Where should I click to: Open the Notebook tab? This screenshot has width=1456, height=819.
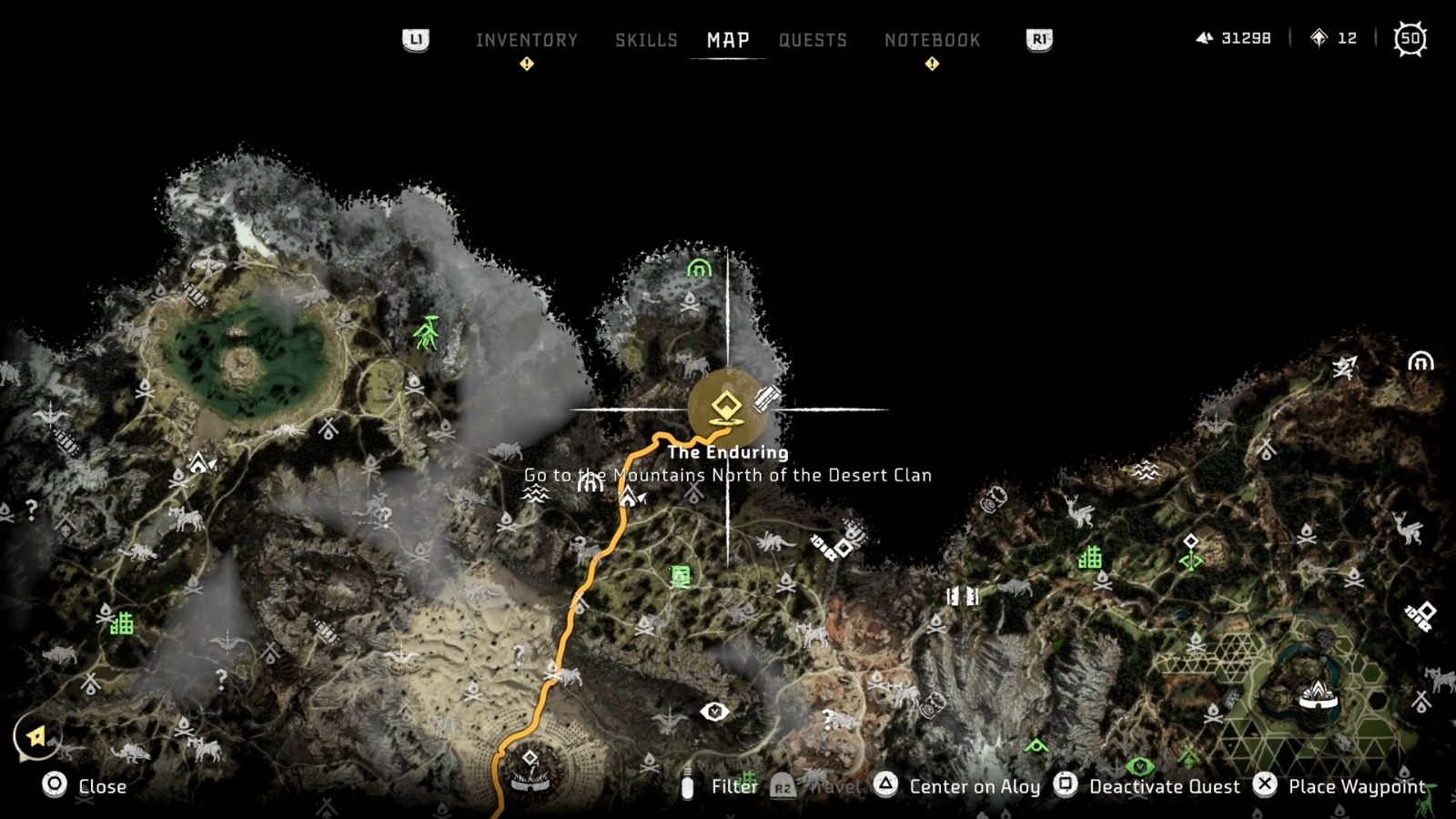(x=932, y=40)
